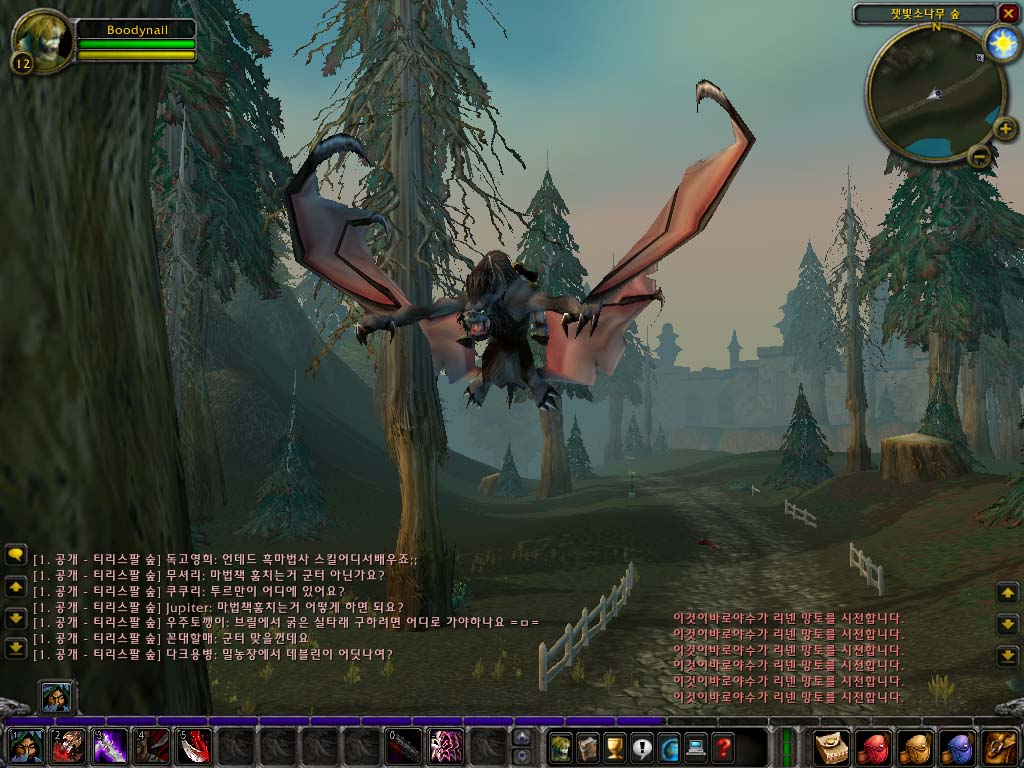Open the red question mark help button
This screenshot has height=768, width=1024.
coord(722,746)
